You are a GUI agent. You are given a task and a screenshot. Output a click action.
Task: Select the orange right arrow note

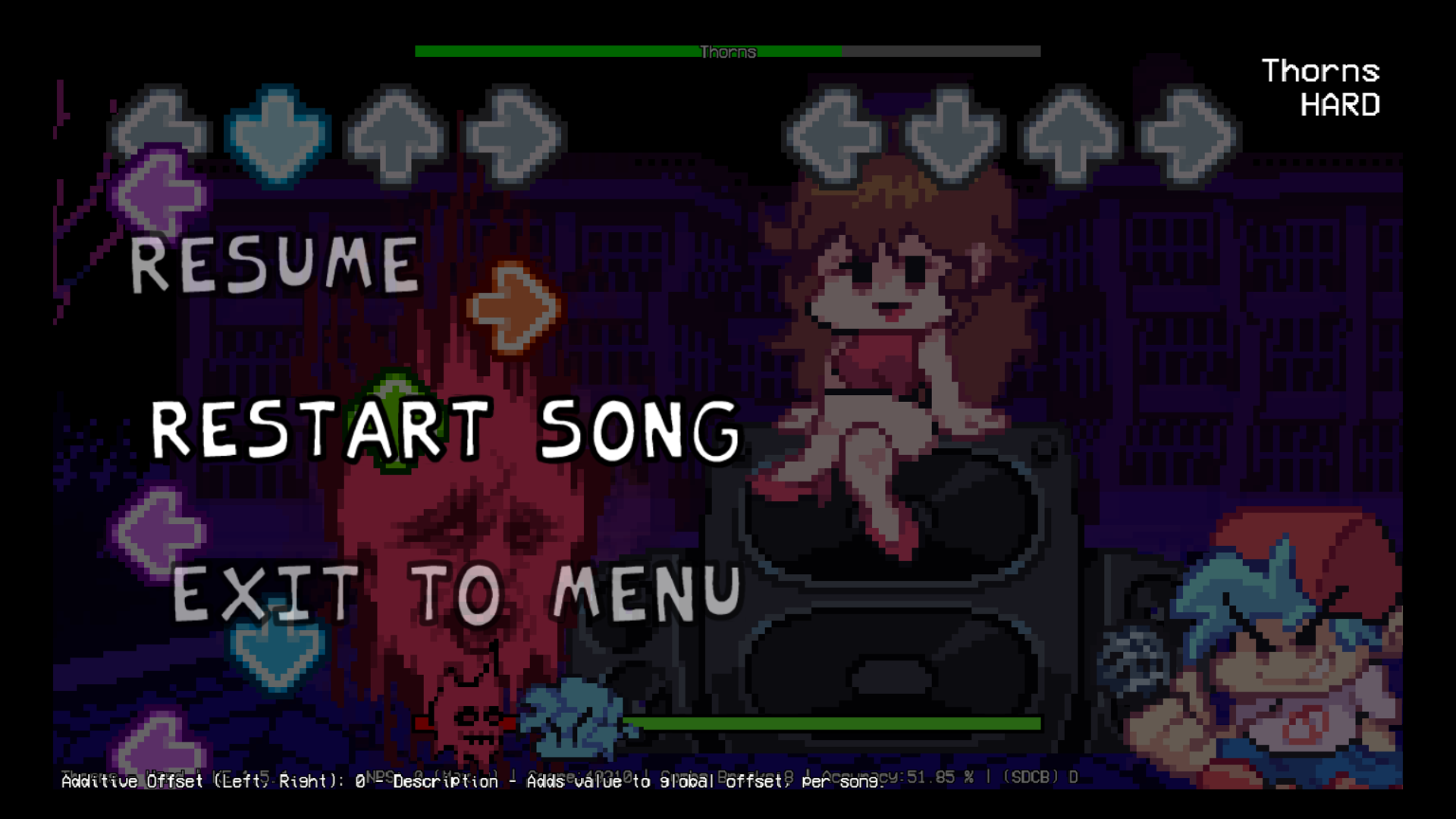pyautogui.click(x=516, y=307)
